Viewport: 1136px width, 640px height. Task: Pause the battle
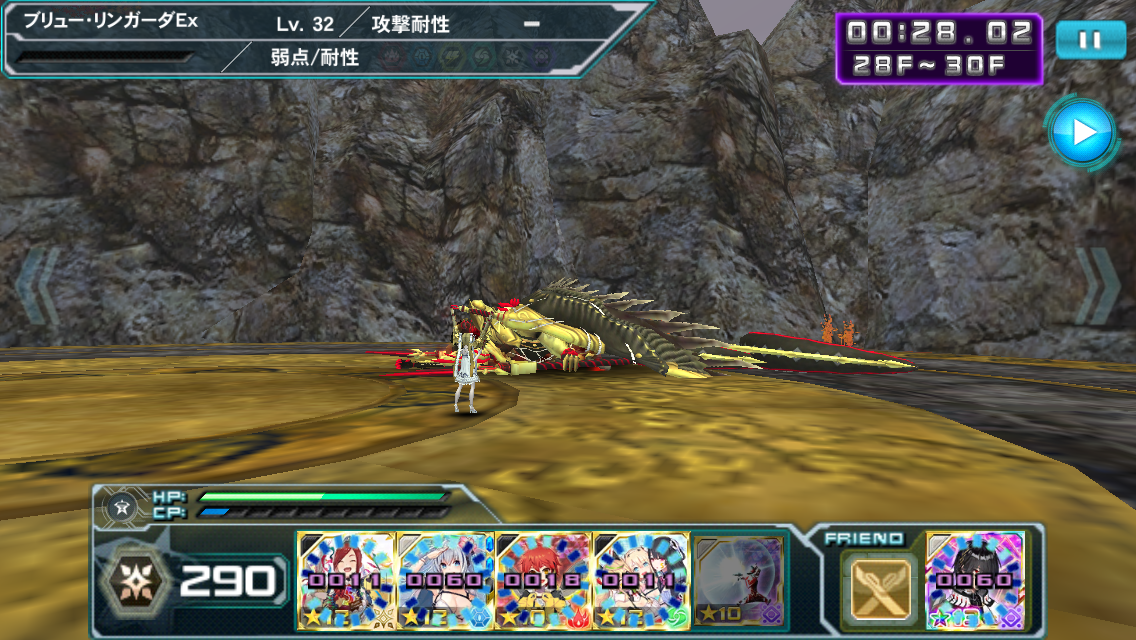pyautogui.click(x=1089, y=40)
